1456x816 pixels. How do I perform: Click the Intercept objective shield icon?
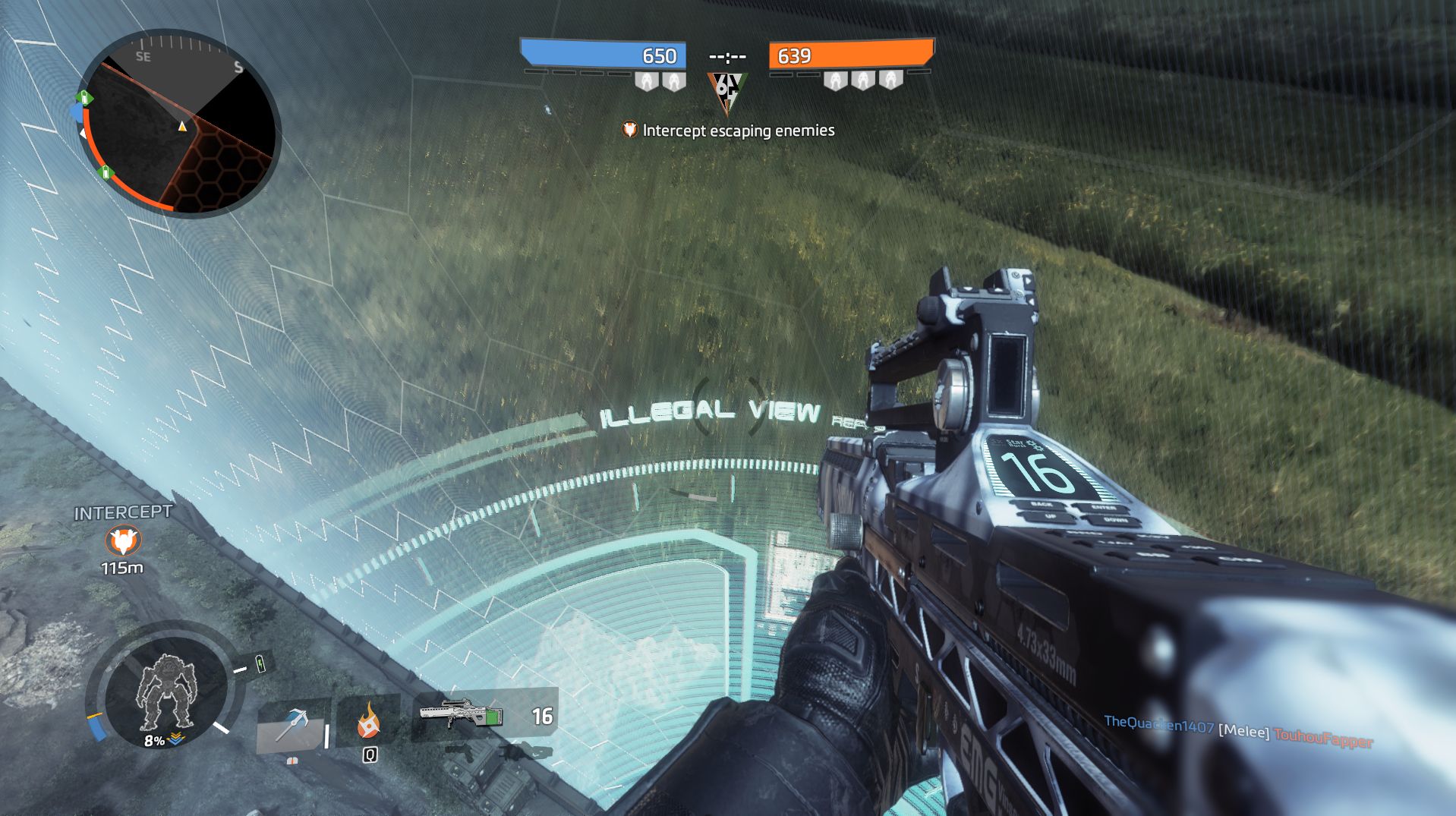pyautogui.click(x=629, y=130)
